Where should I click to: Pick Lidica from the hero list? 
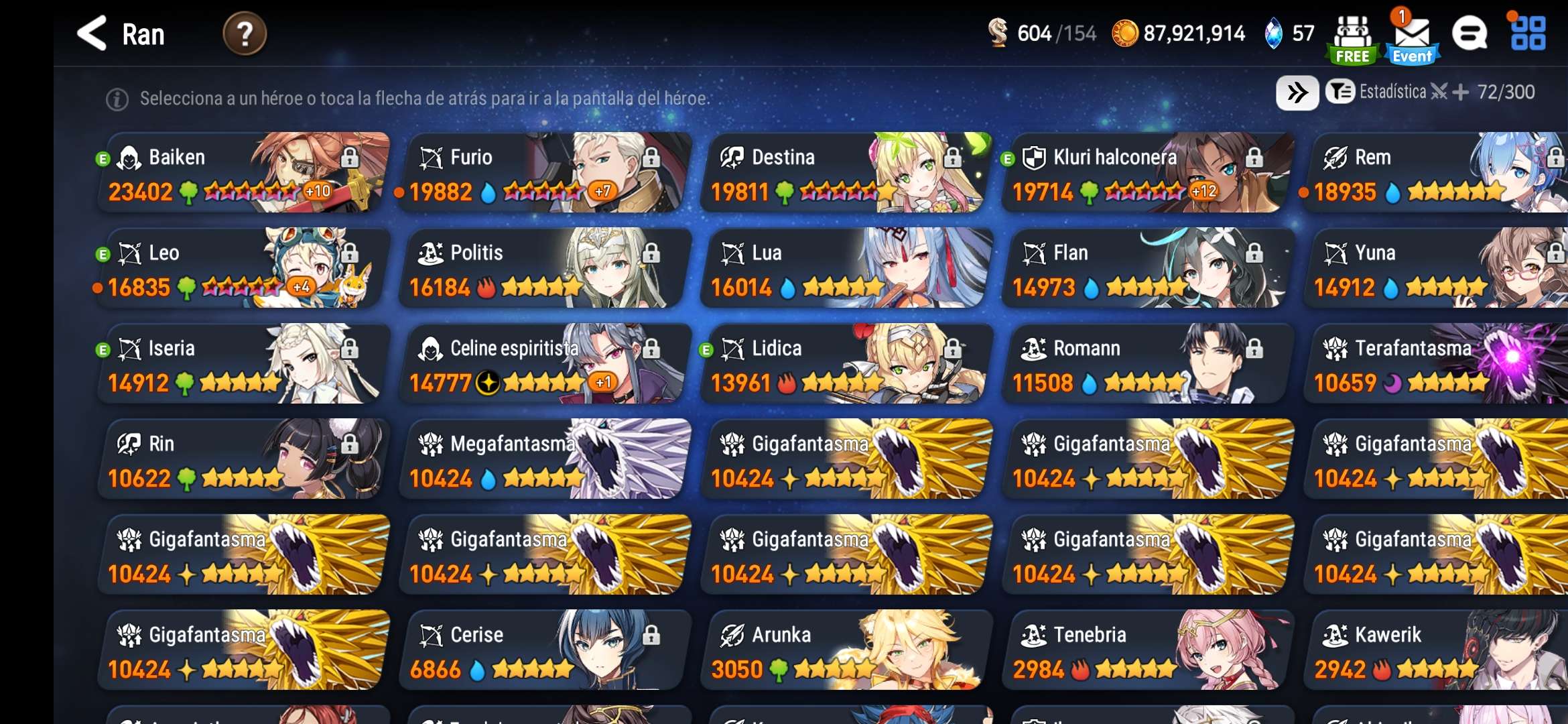[x=846, y=364]
